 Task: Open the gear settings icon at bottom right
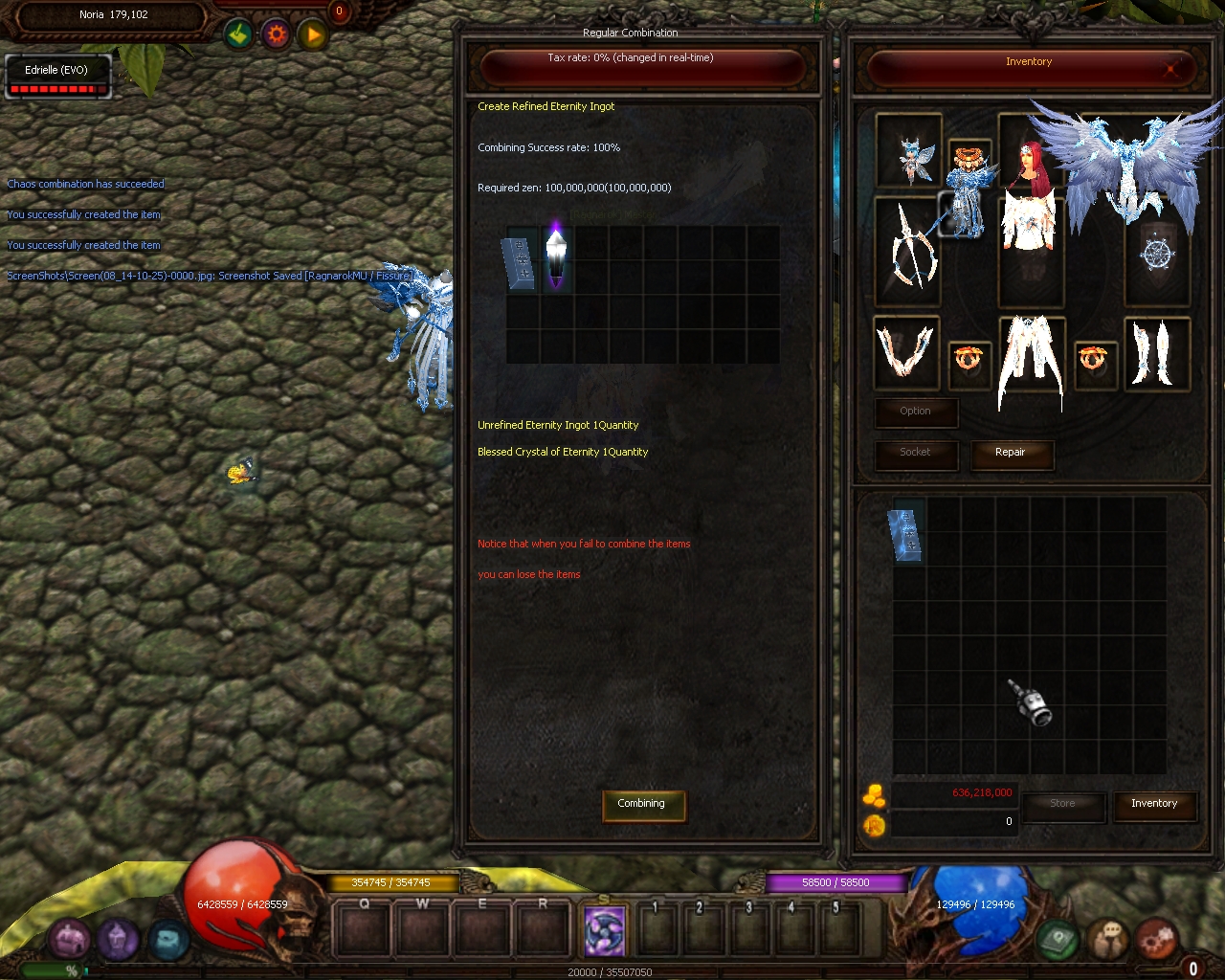1156,939
